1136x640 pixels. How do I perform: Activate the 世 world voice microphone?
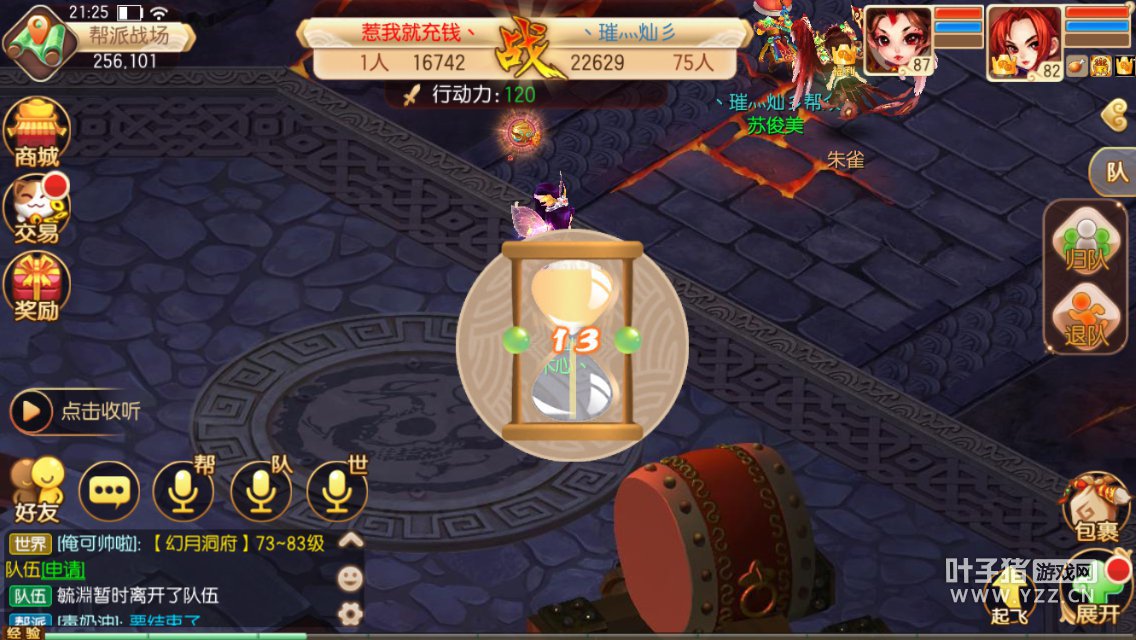337,491
